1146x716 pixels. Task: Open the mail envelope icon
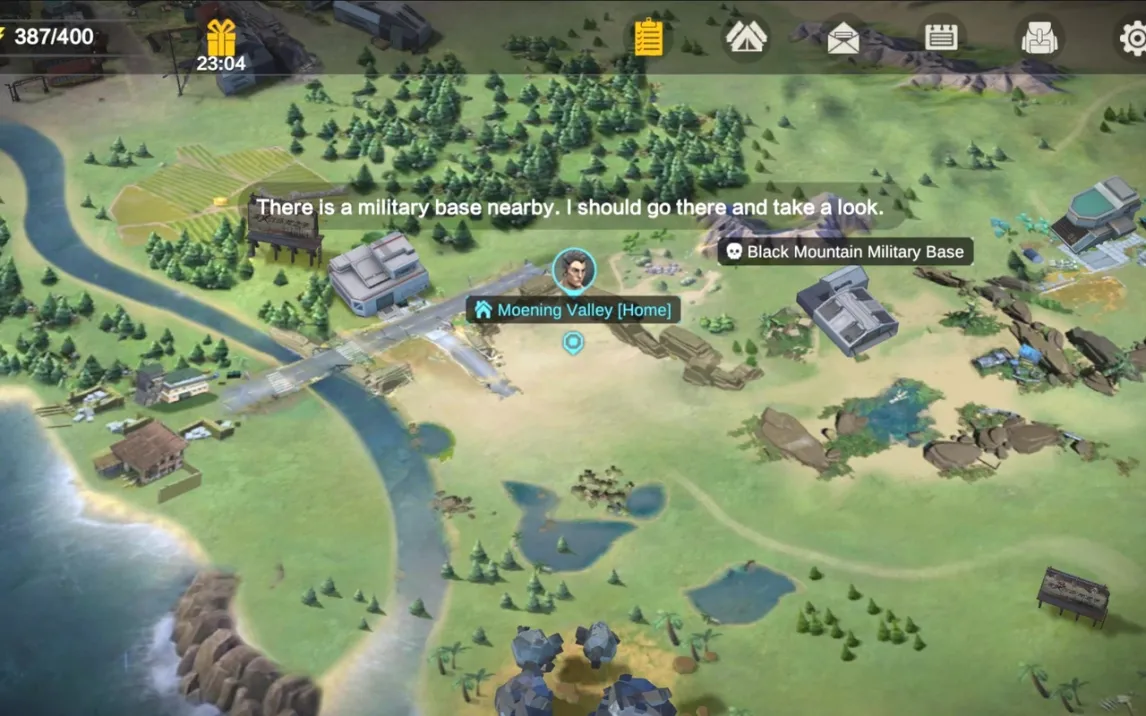pyautogui.click(x=843, y=38)
